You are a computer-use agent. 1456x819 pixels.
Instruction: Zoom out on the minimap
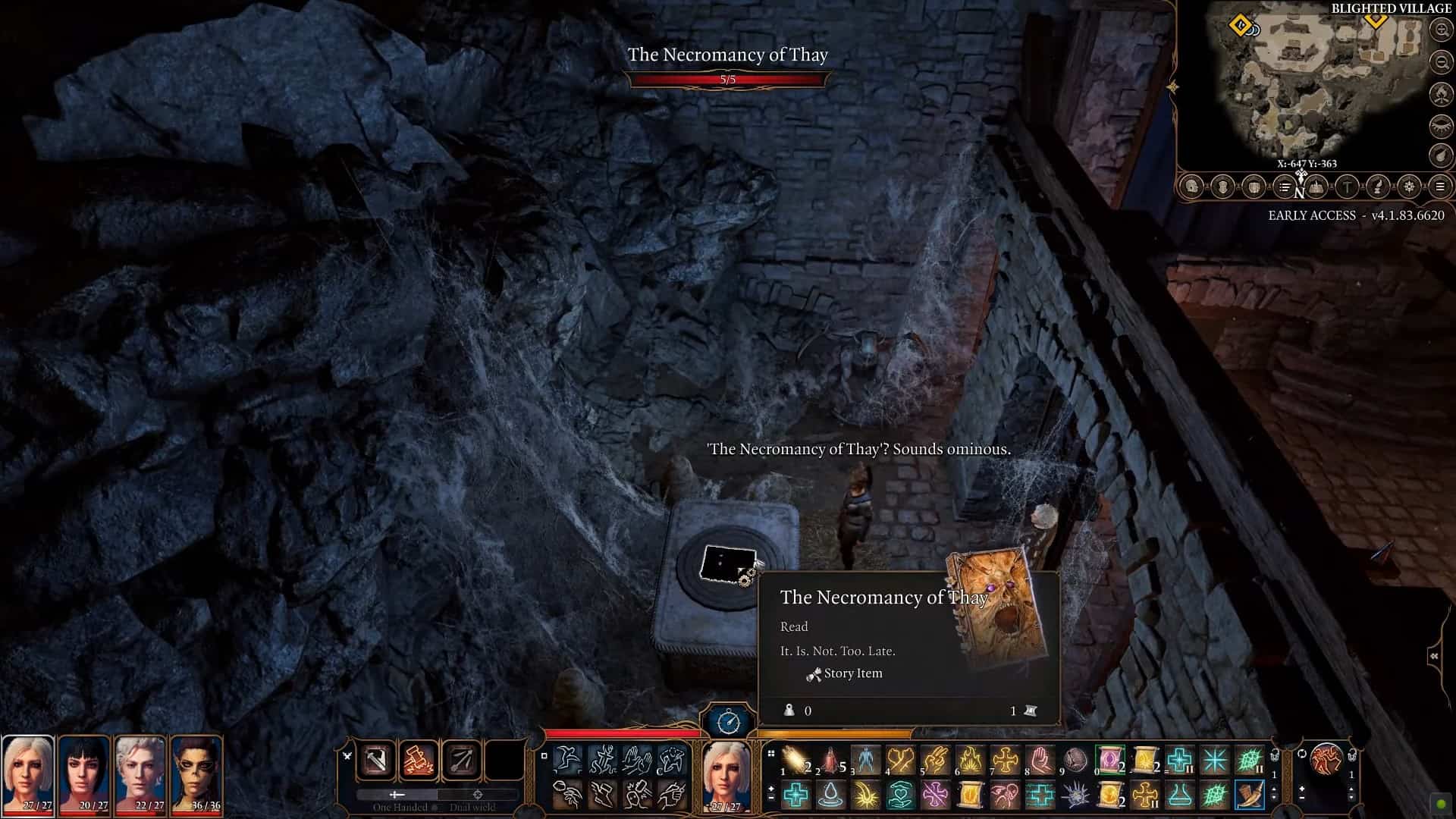coord(1440,61)
